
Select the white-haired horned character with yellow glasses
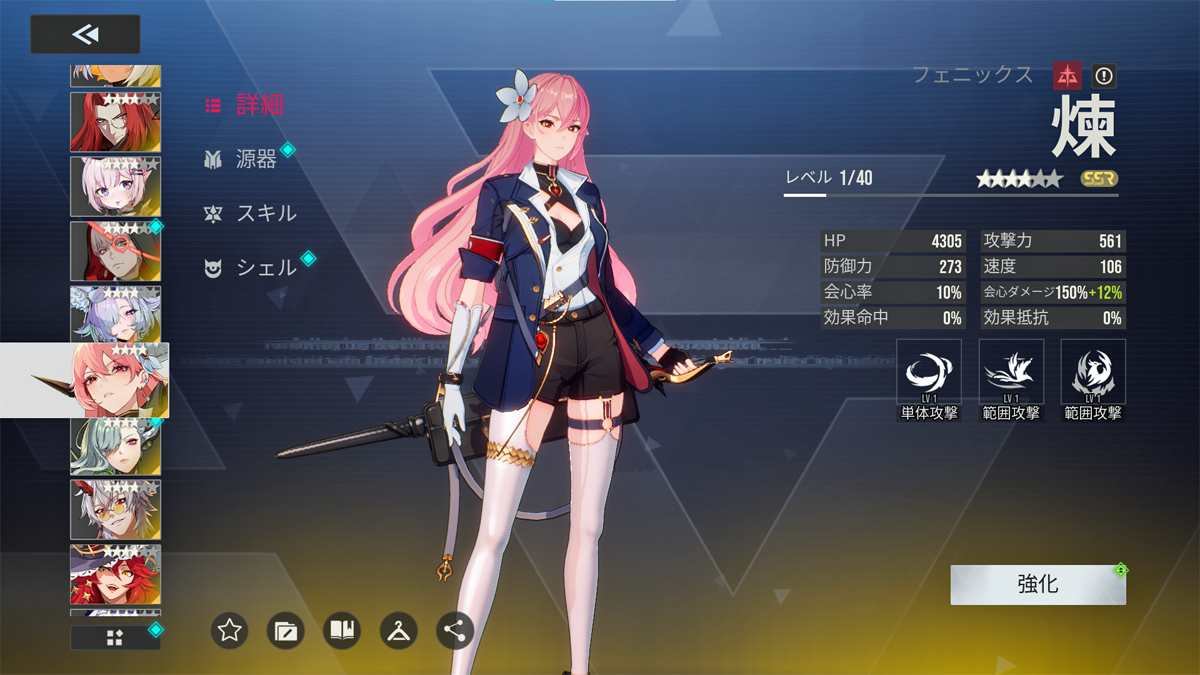tap(115, 510)
